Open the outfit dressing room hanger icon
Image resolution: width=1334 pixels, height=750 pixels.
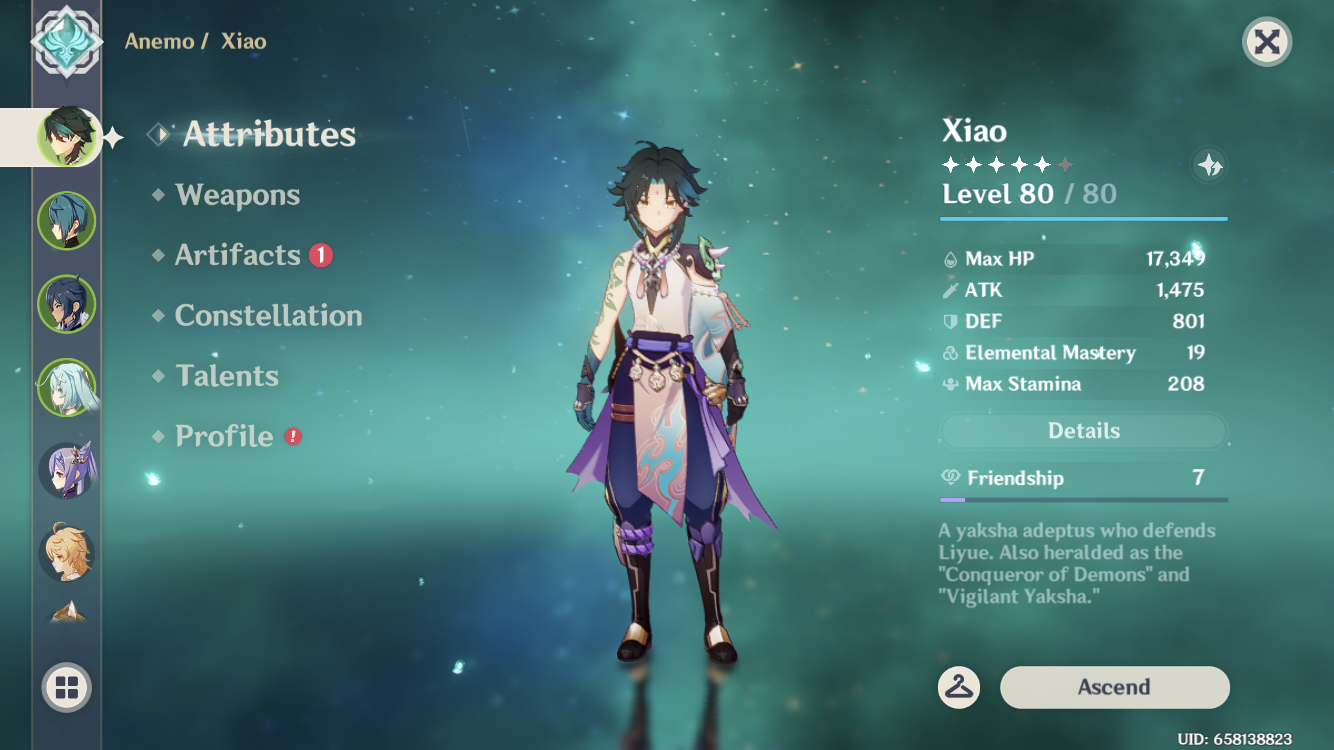coord(959,688)
